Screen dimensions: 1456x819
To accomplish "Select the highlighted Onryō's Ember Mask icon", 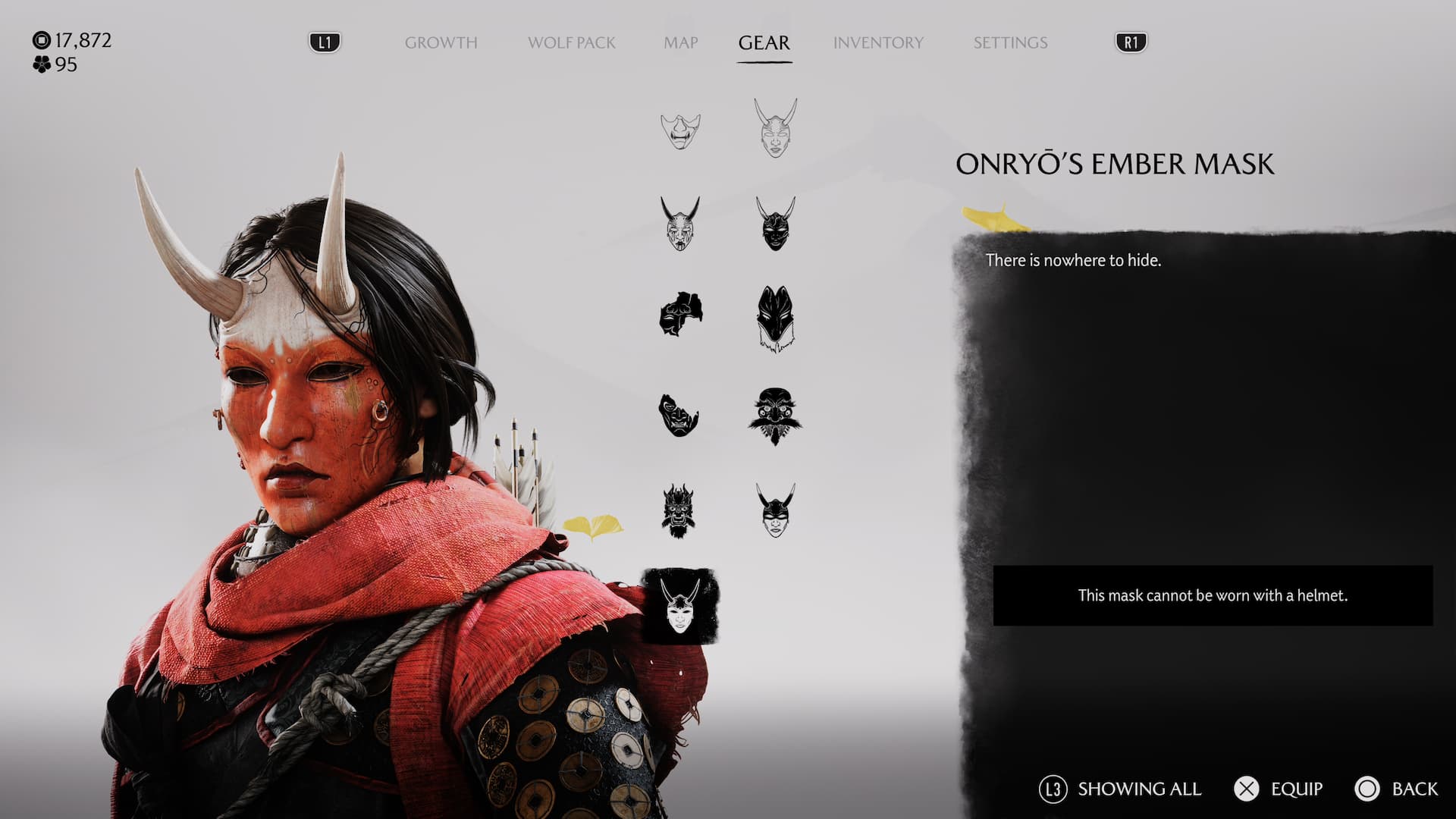I will pyautogui.click(x=679, y=606).
